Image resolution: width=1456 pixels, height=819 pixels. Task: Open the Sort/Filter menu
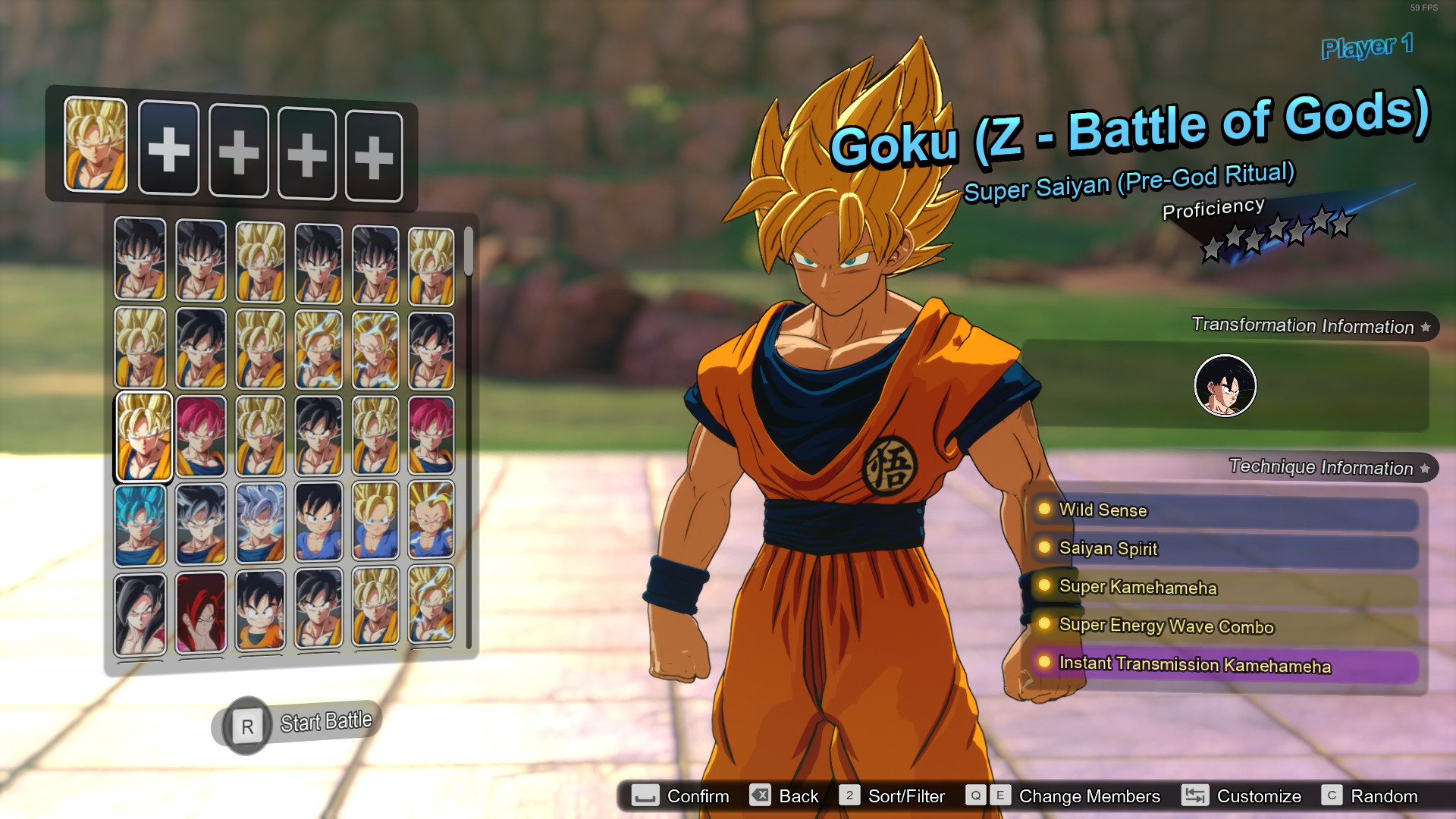pyautogui.click(x=849, y=796)
